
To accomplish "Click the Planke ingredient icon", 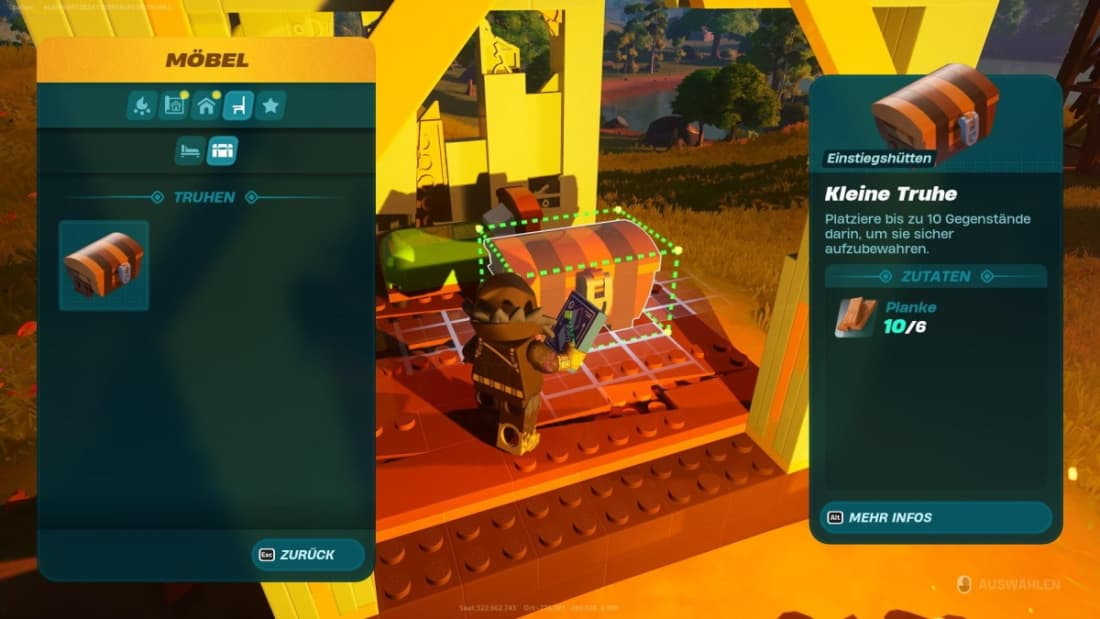I will tap(856, 317).
